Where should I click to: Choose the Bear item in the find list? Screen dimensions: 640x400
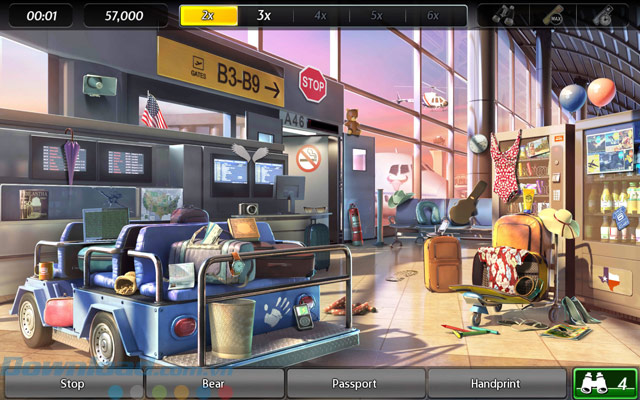213,383
